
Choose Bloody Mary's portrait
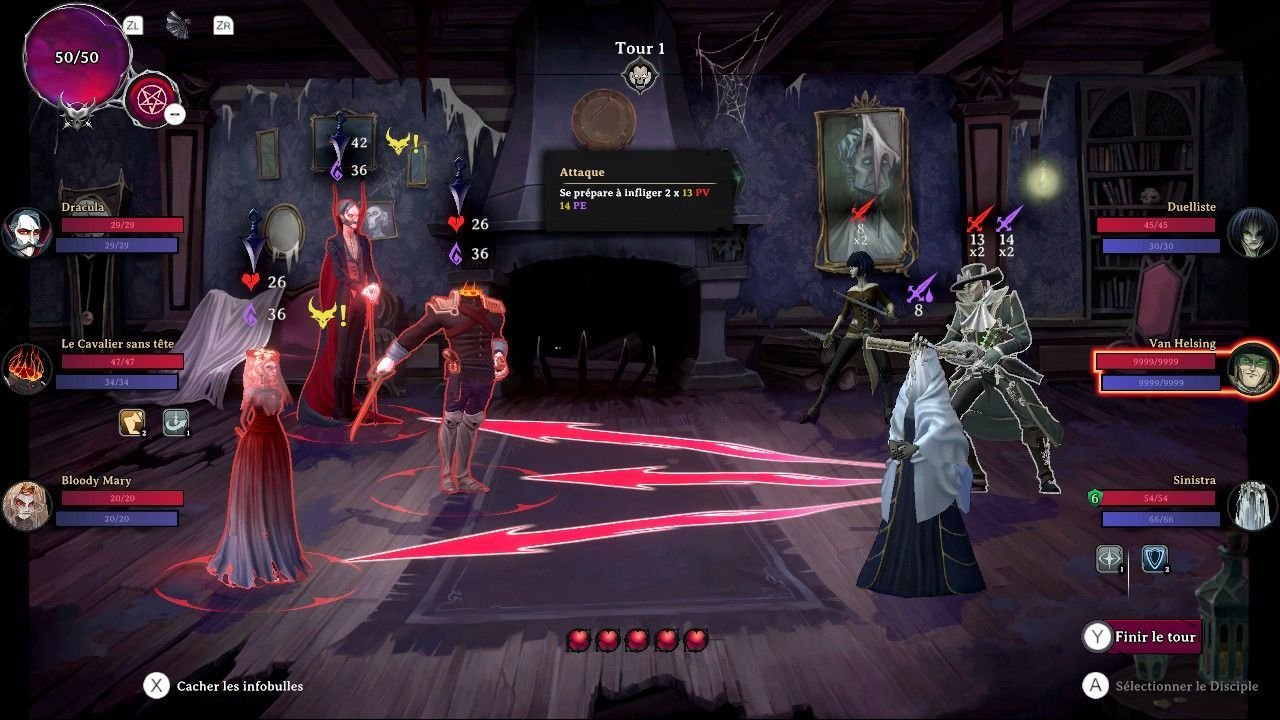pyautogui.click(x=26, y=505)
